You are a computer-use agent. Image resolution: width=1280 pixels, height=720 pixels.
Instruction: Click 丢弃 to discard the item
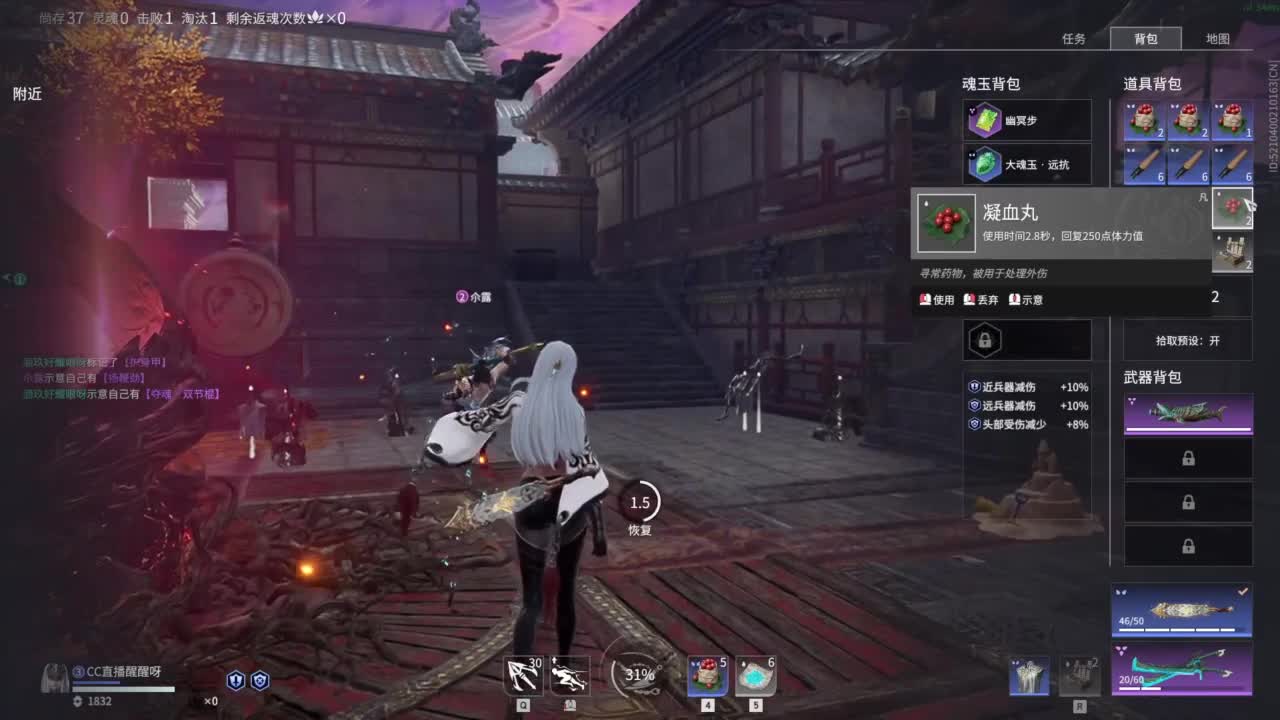coord(981,298)
